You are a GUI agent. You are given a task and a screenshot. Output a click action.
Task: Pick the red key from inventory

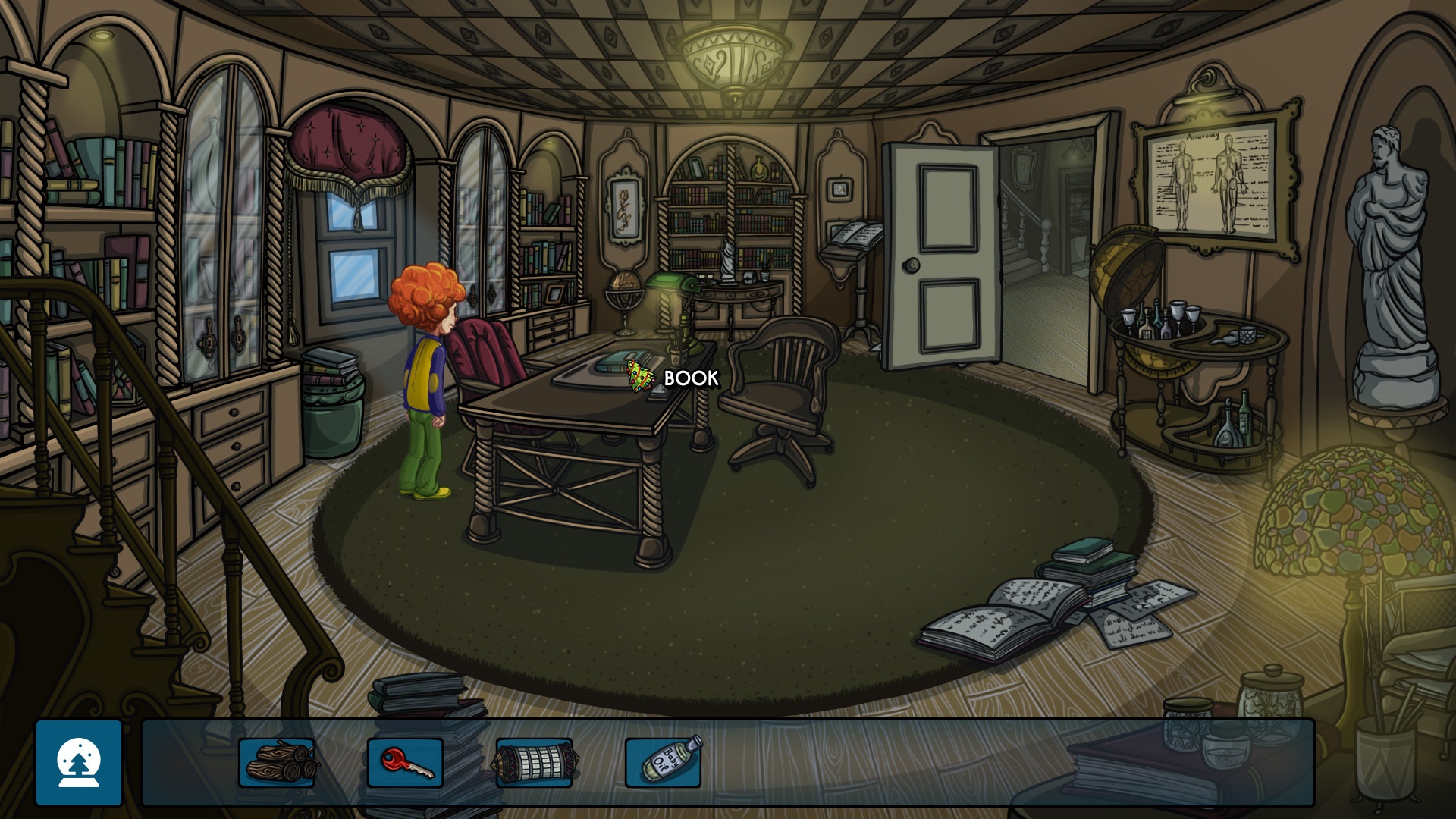[406, 762]
